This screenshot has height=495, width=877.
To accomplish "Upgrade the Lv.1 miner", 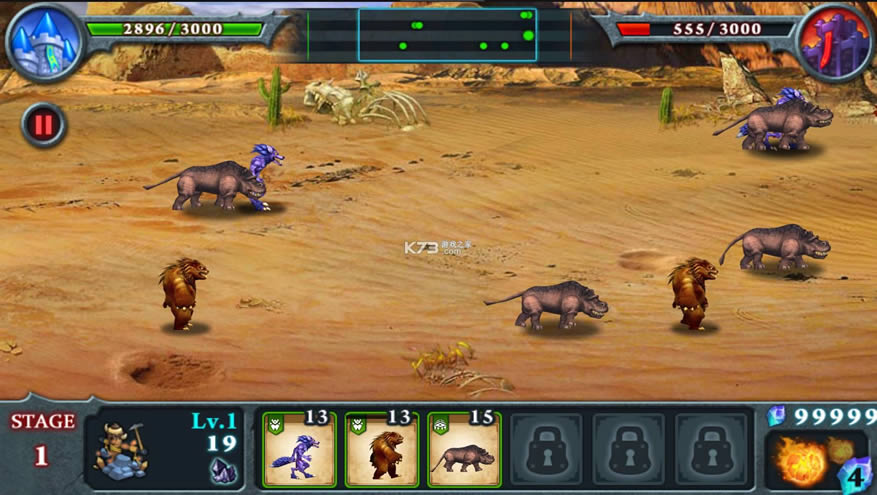I will coord(122,448).
